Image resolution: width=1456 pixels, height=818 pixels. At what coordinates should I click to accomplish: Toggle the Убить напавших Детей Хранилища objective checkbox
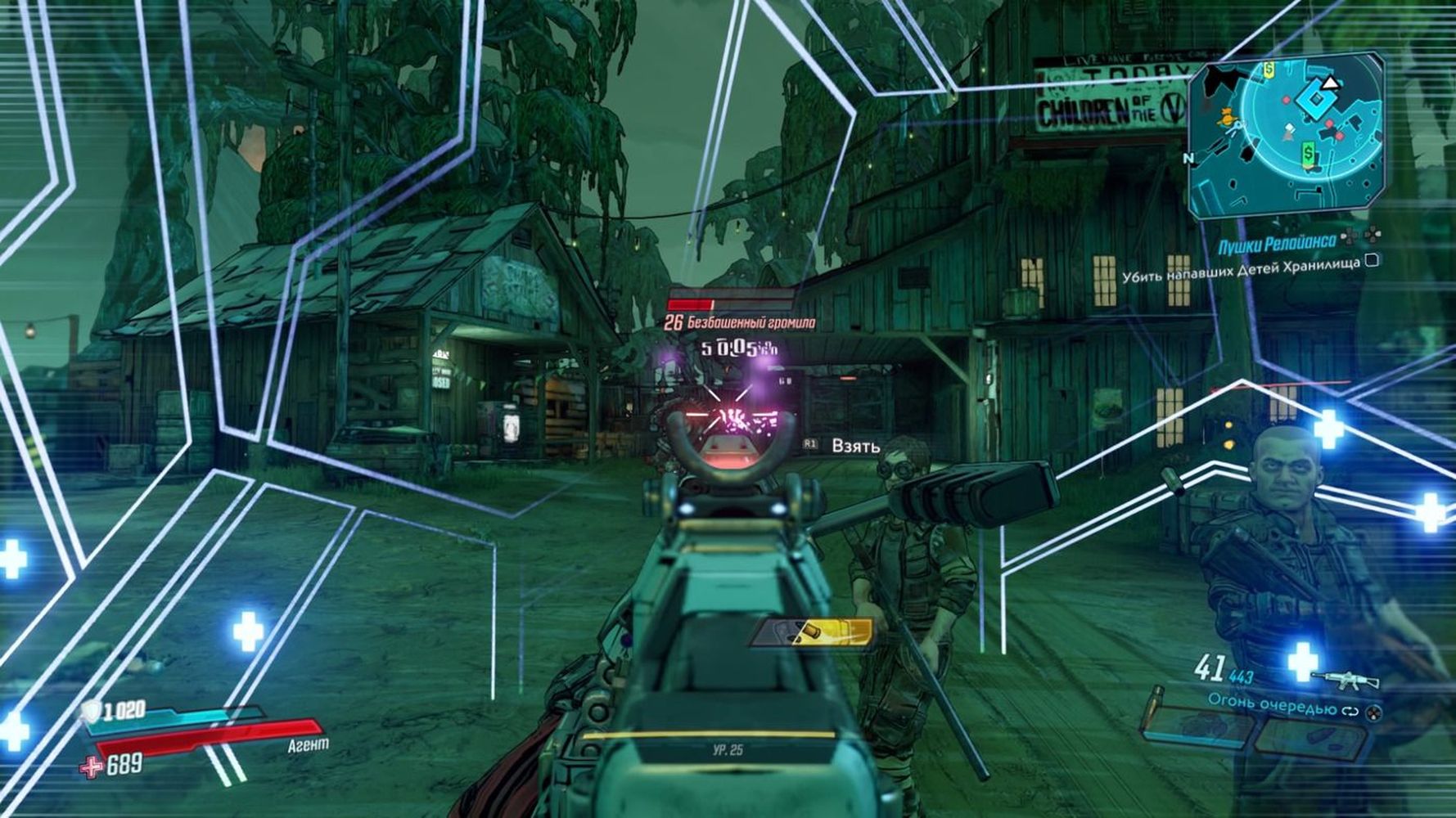tap(1373, 261)
